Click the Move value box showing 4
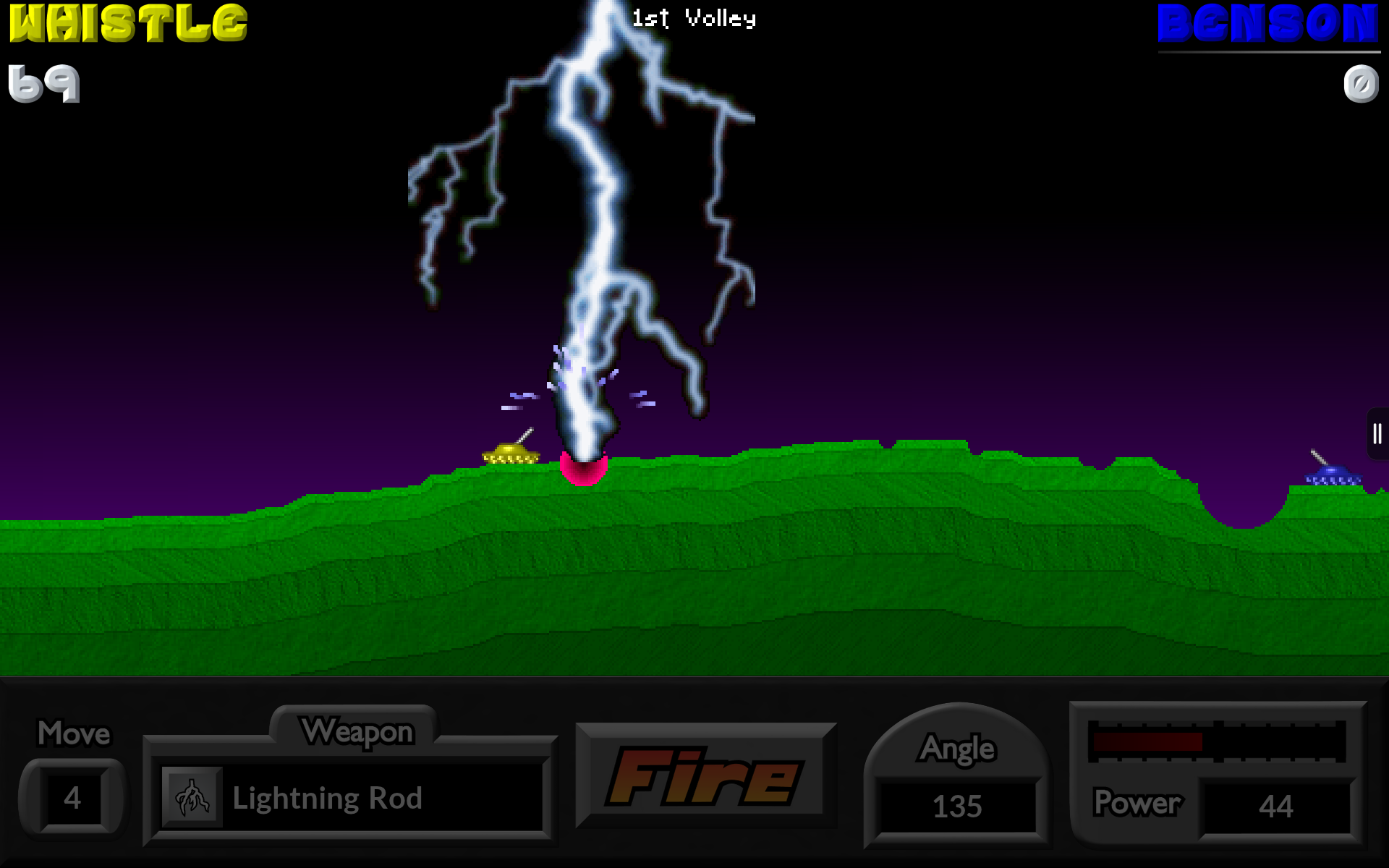The image size is (1389, 868). (x=72, y=798)
